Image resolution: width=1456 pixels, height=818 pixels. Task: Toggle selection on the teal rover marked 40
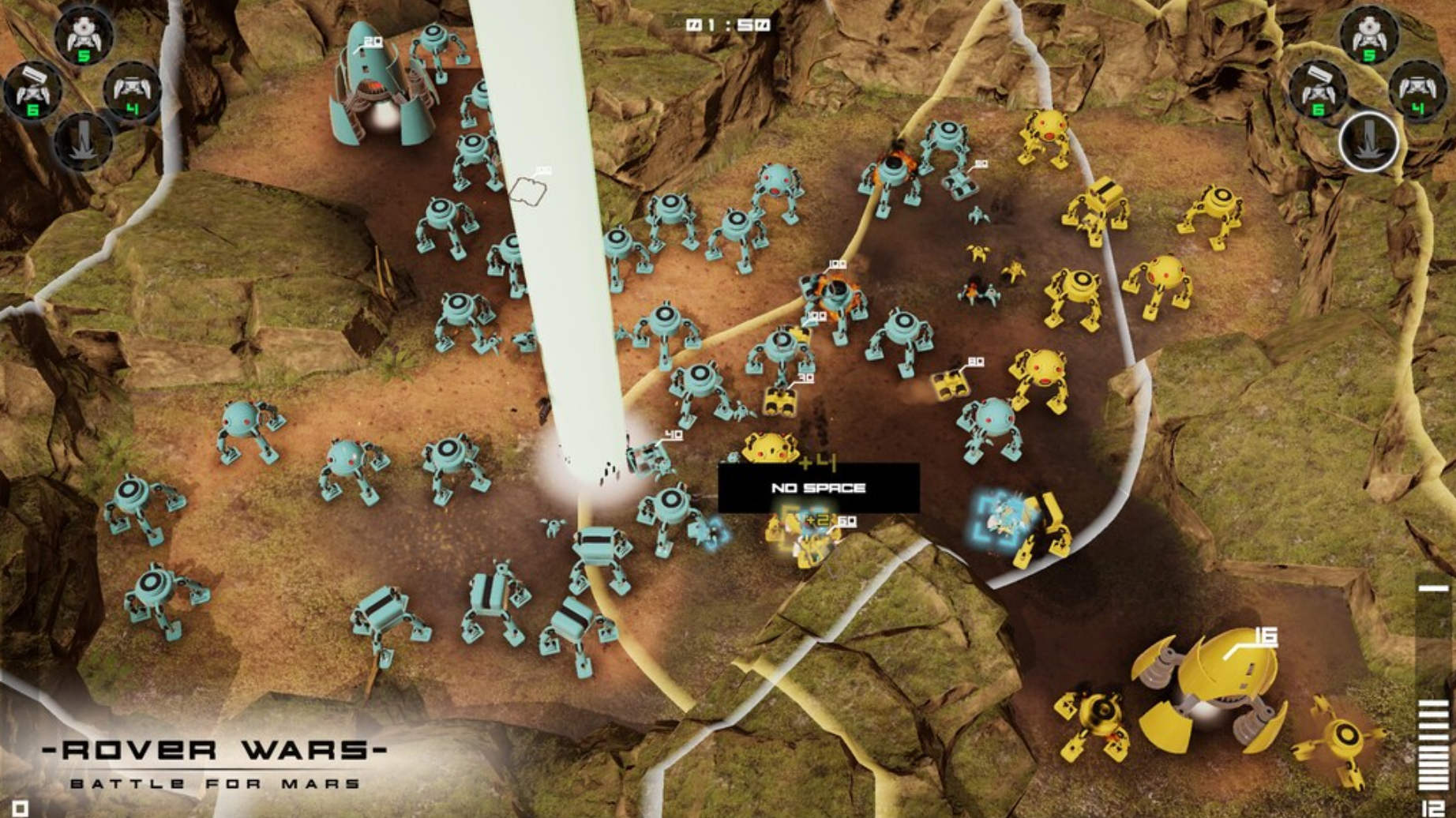pyautogui.click(x=651, y=458)
